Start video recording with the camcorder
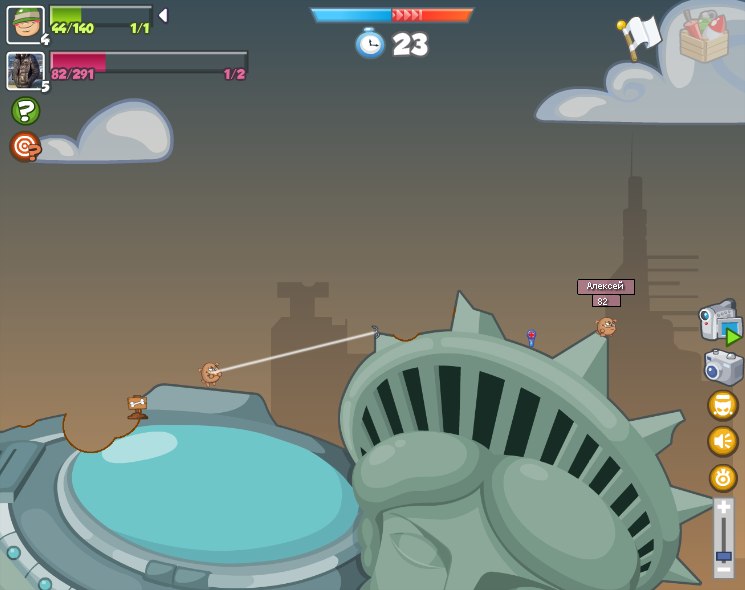Image resolution: width=745 pixels, height=590 pixels. [720, 323]
